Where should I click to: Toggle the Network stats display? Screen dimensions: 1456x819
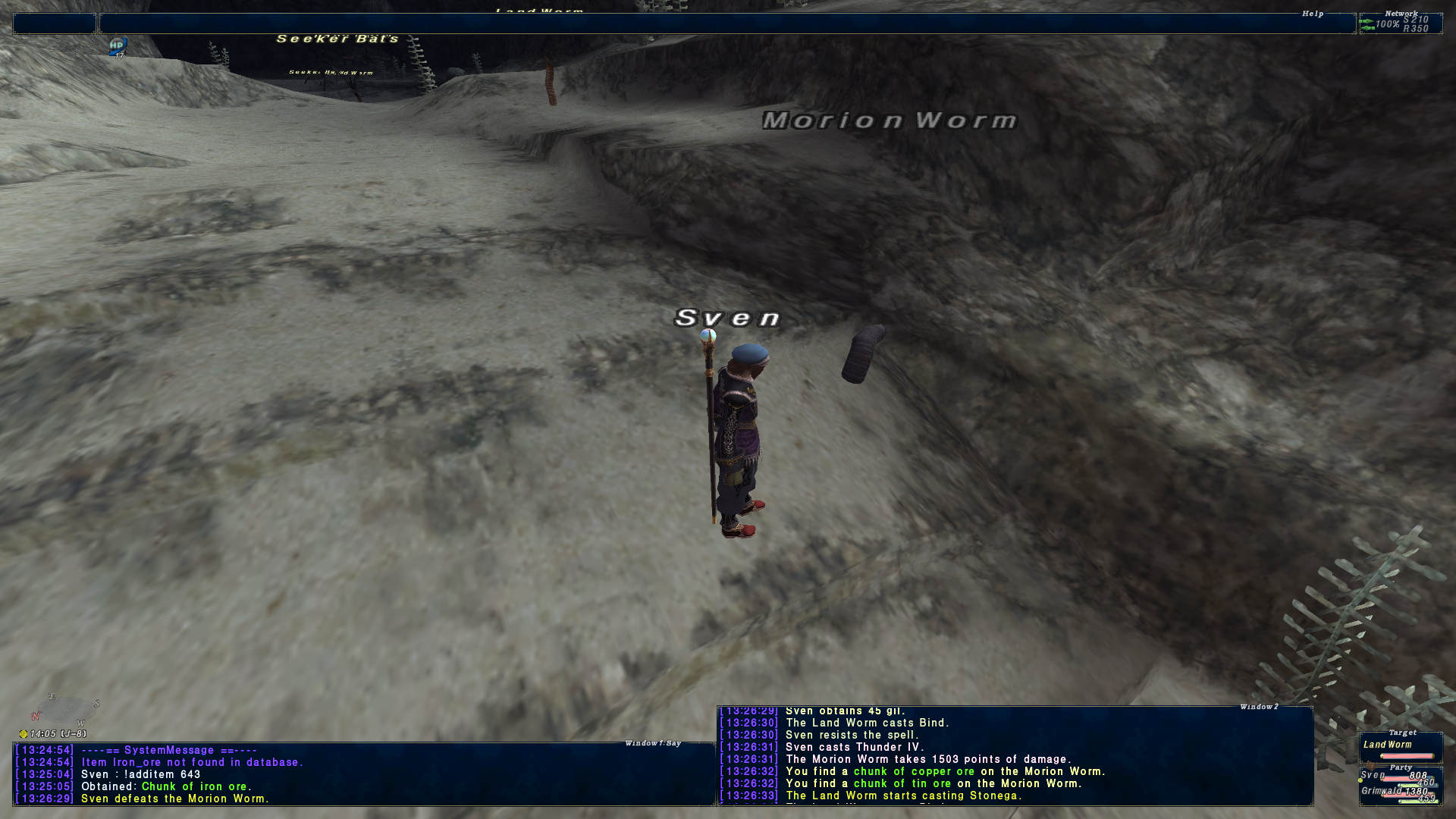(1404, 12)
